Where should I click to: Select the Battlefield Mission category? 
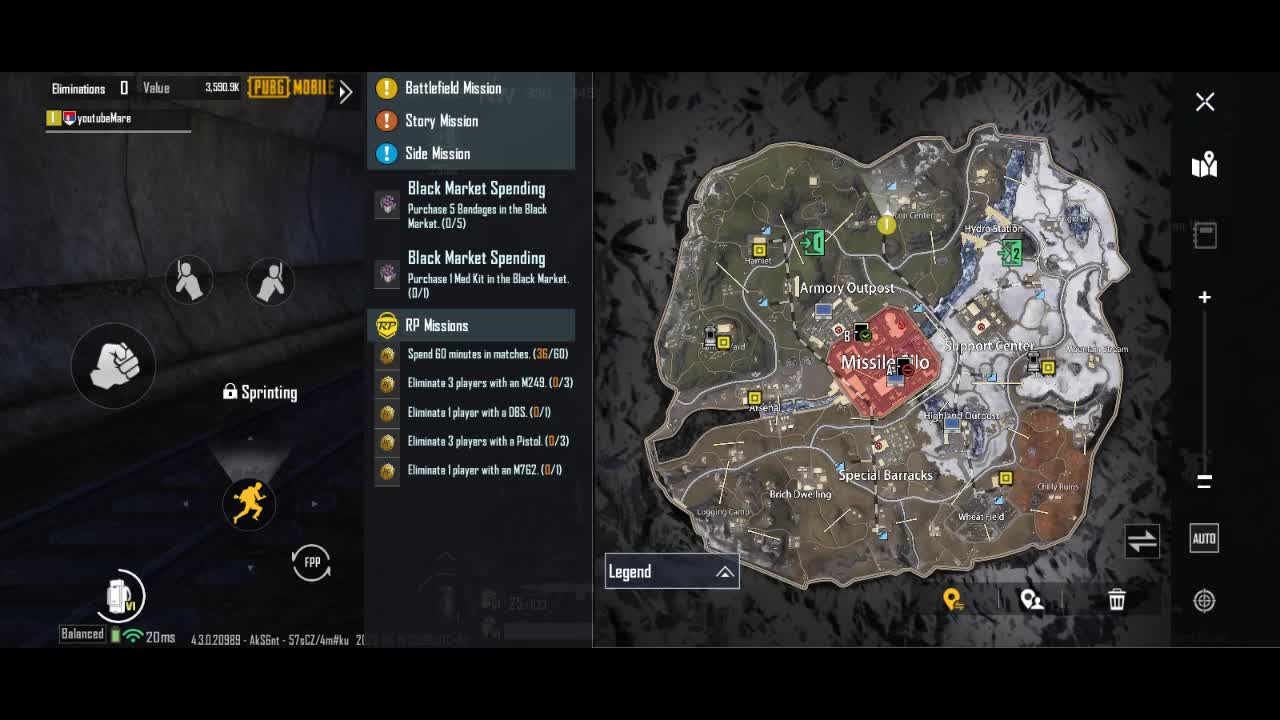pos(452,88)
